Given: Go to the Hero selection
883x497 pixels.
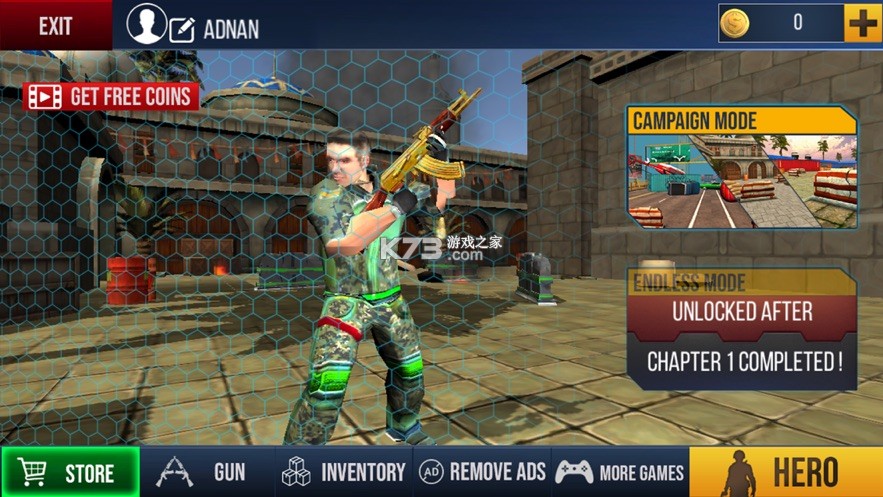Looking at the screenshot, I should tap(786, 472).
